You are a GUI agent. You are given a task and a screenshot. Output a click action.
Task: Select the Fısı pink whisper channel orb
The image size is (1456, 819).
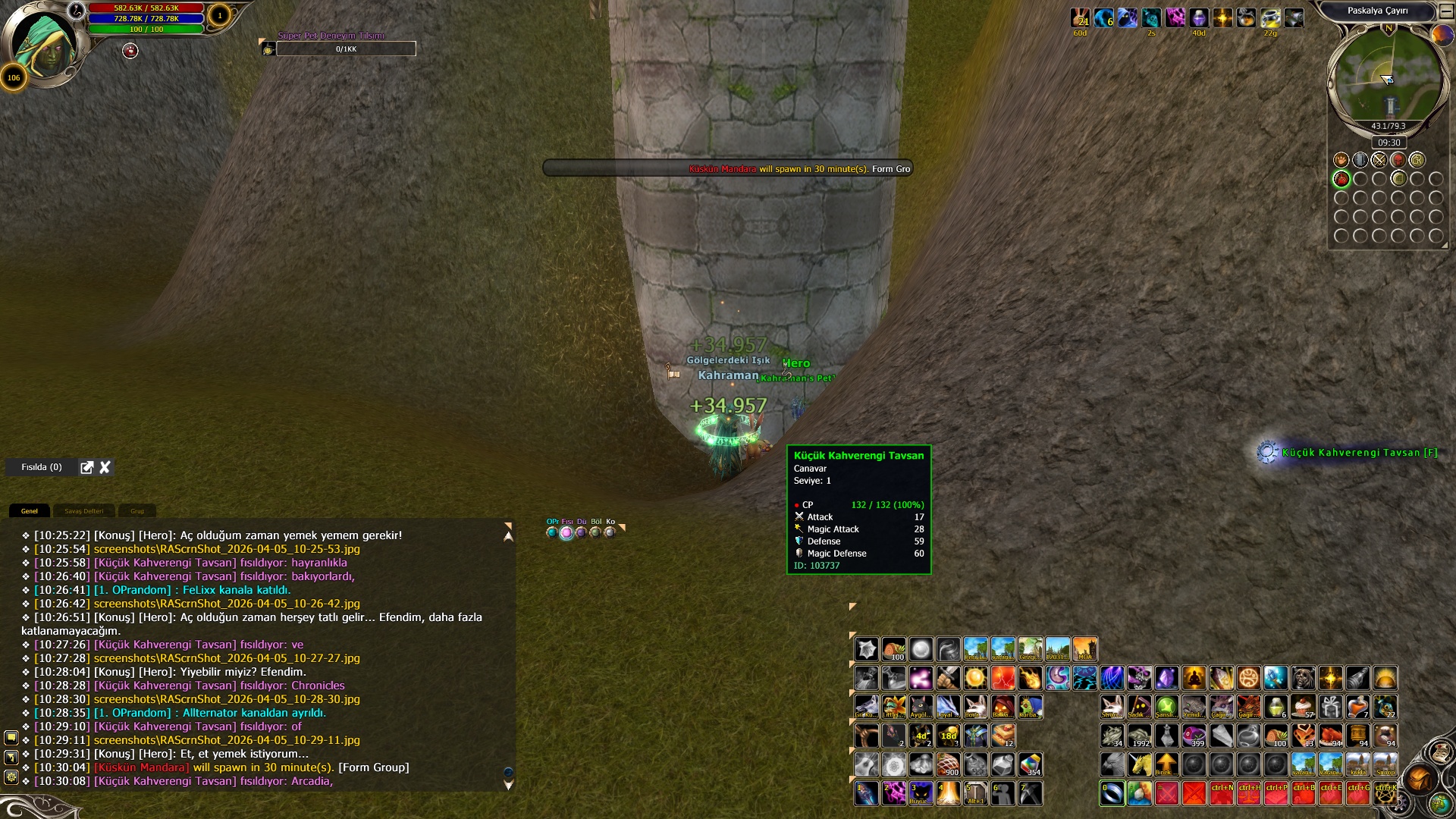[566, 532]
